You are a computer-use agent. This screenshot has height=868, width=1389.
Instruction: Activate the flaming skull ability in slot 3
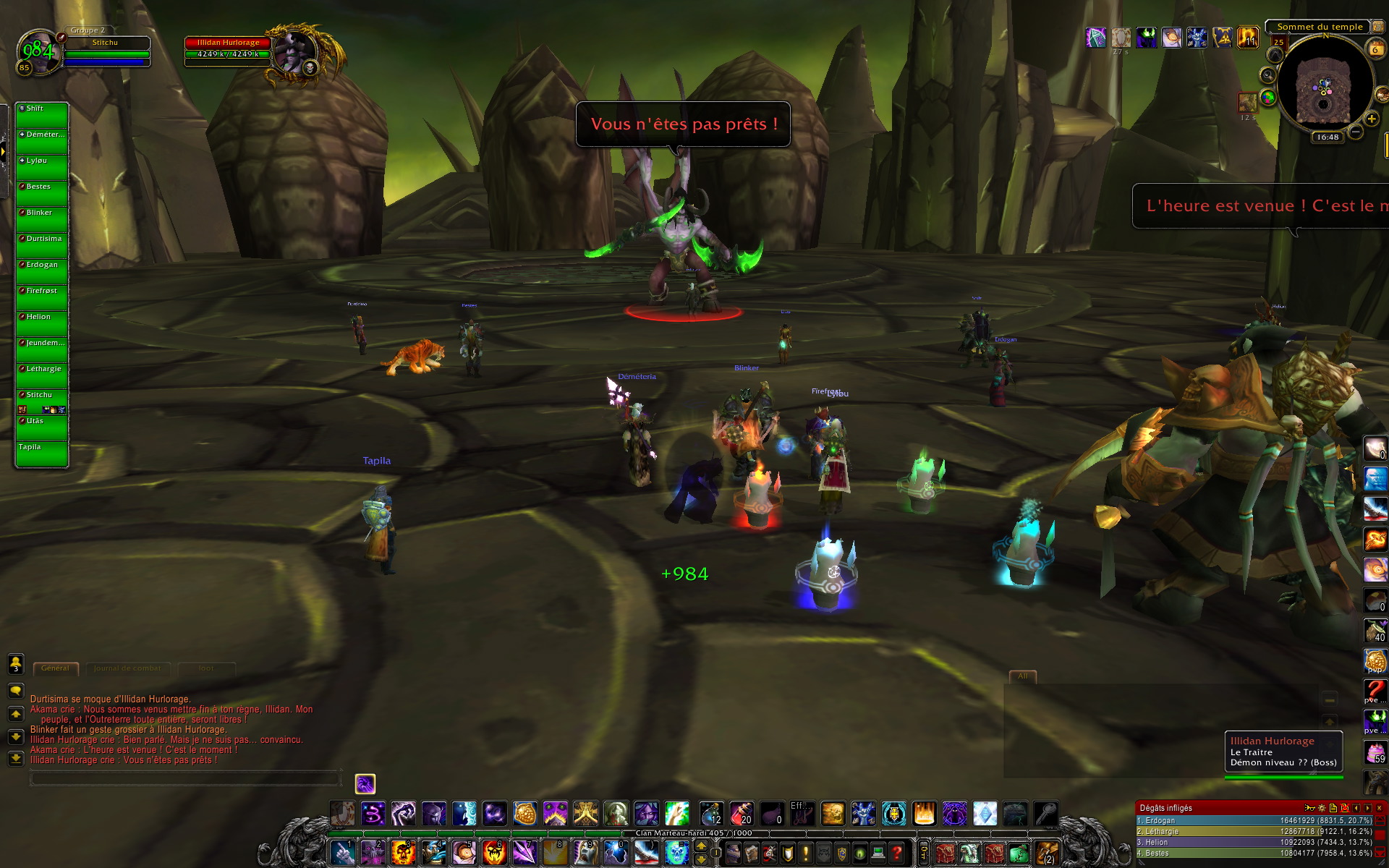point(403,853)
